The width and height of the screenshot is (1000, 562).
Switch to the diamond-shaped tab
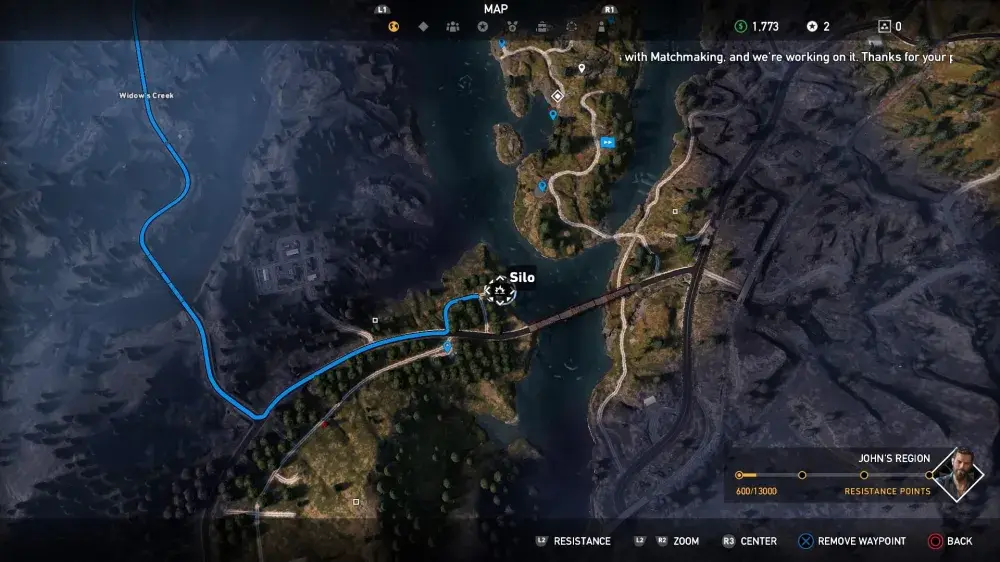coord(423,27)
